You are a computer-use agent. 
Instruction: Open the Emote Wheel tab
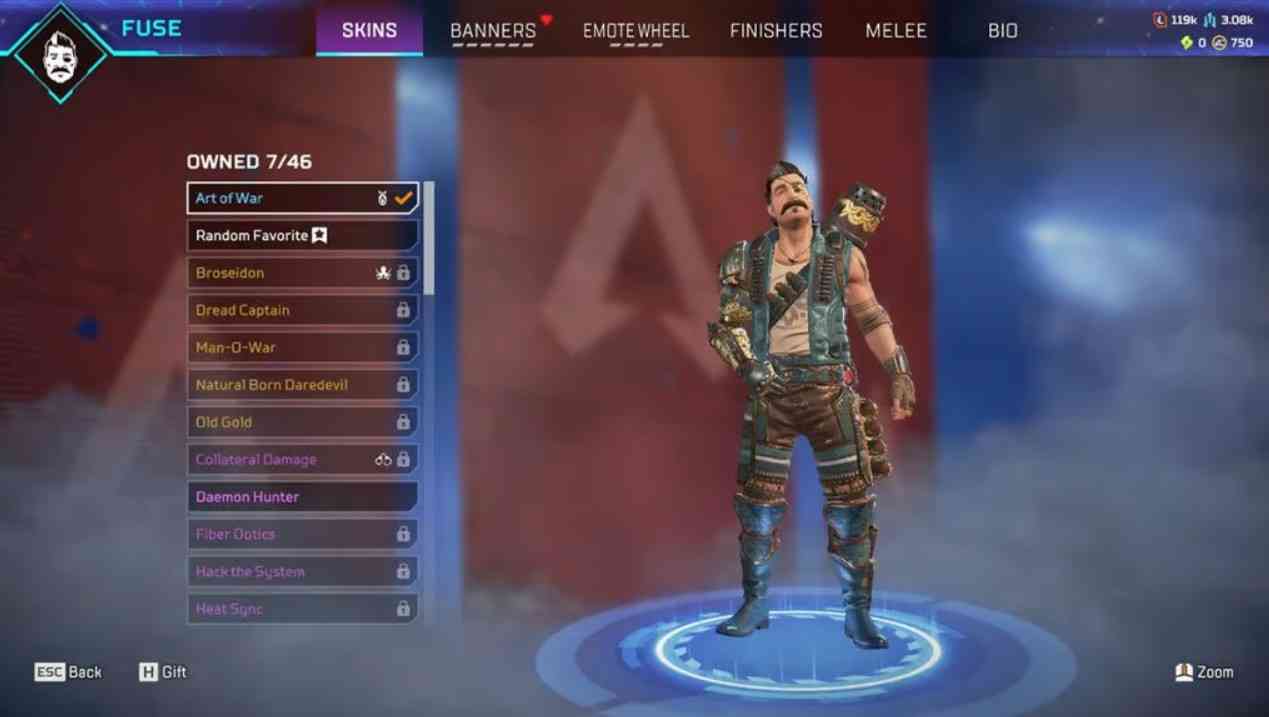point(636,31)
